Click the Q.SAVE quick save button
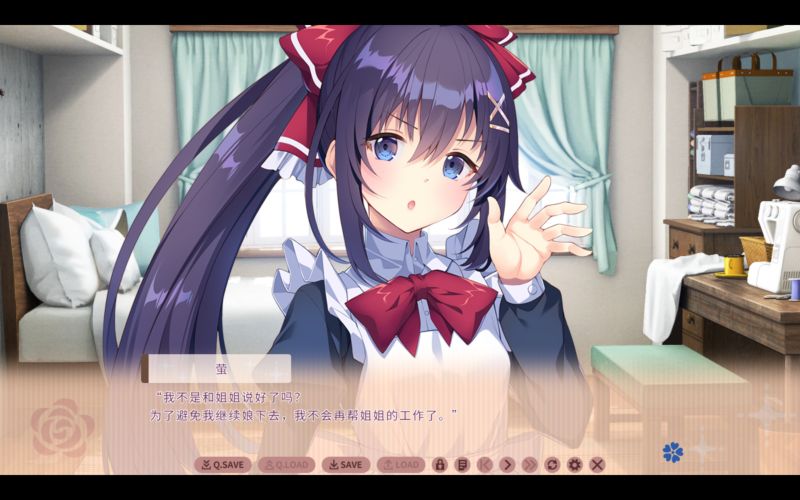 (222, 464)
